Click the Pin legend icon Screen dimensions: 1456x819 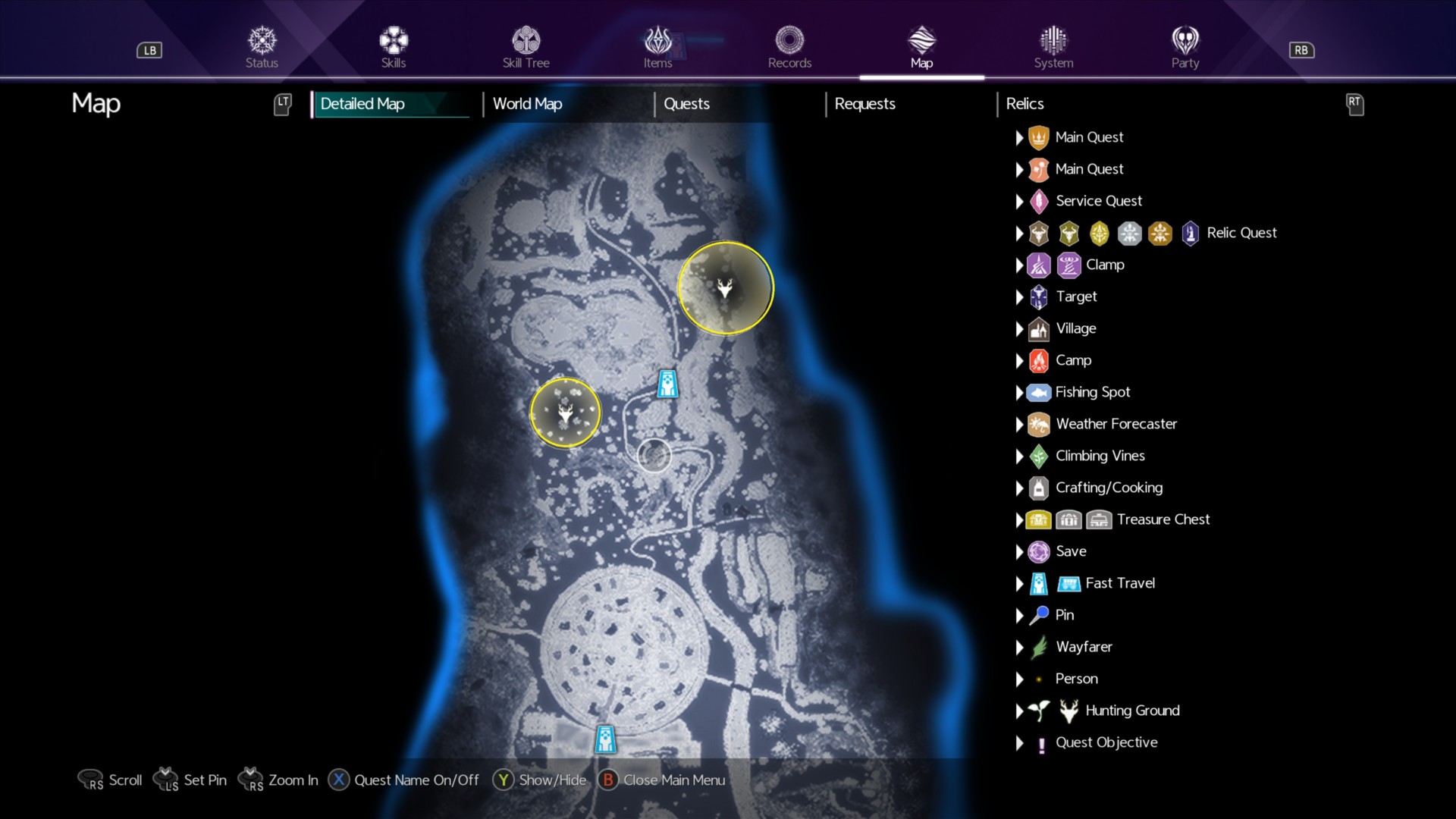click(1038, 615)
